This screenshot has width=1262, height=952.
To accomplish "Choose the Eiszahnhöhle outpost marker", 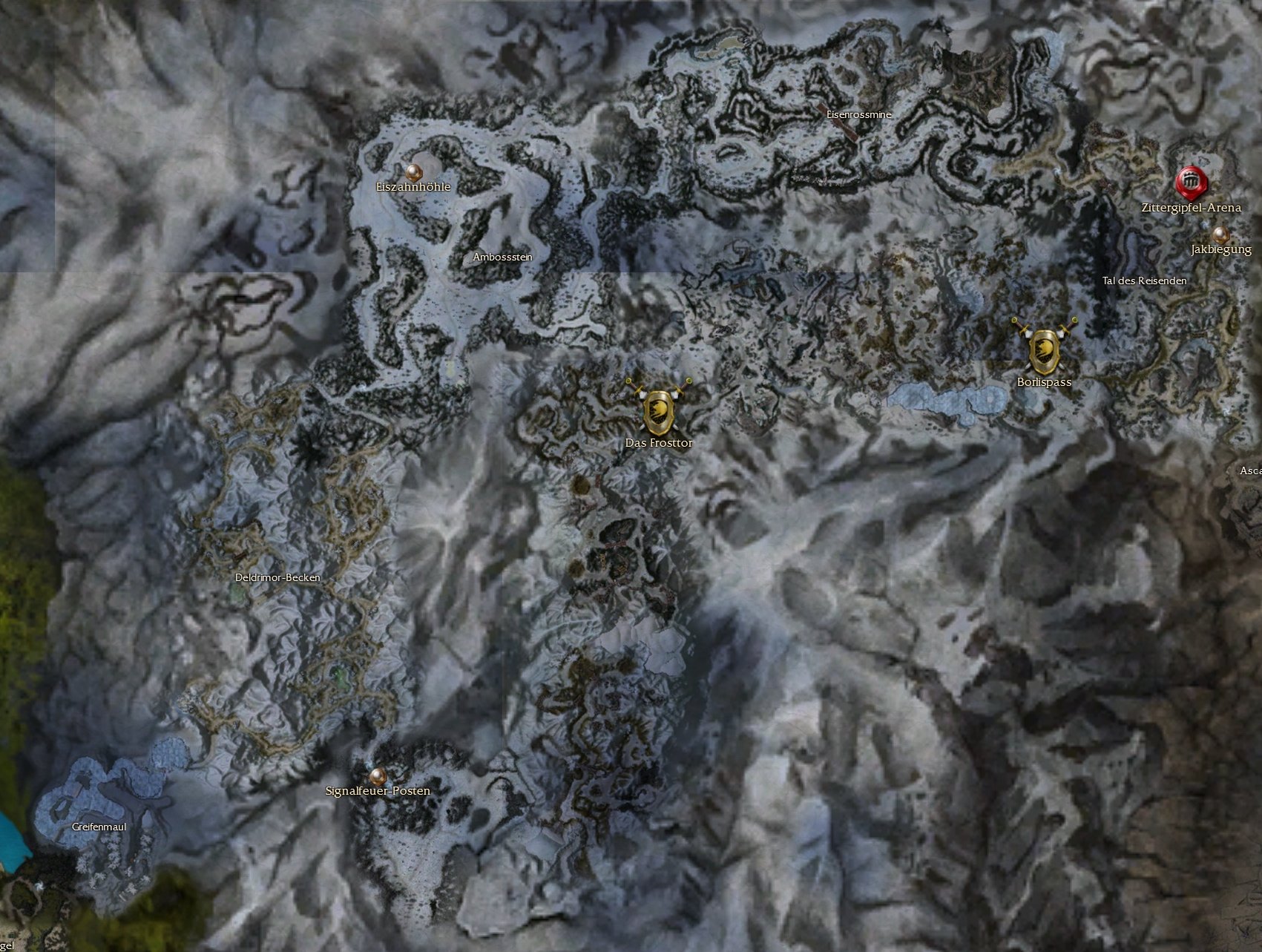I will coord(412,172).
